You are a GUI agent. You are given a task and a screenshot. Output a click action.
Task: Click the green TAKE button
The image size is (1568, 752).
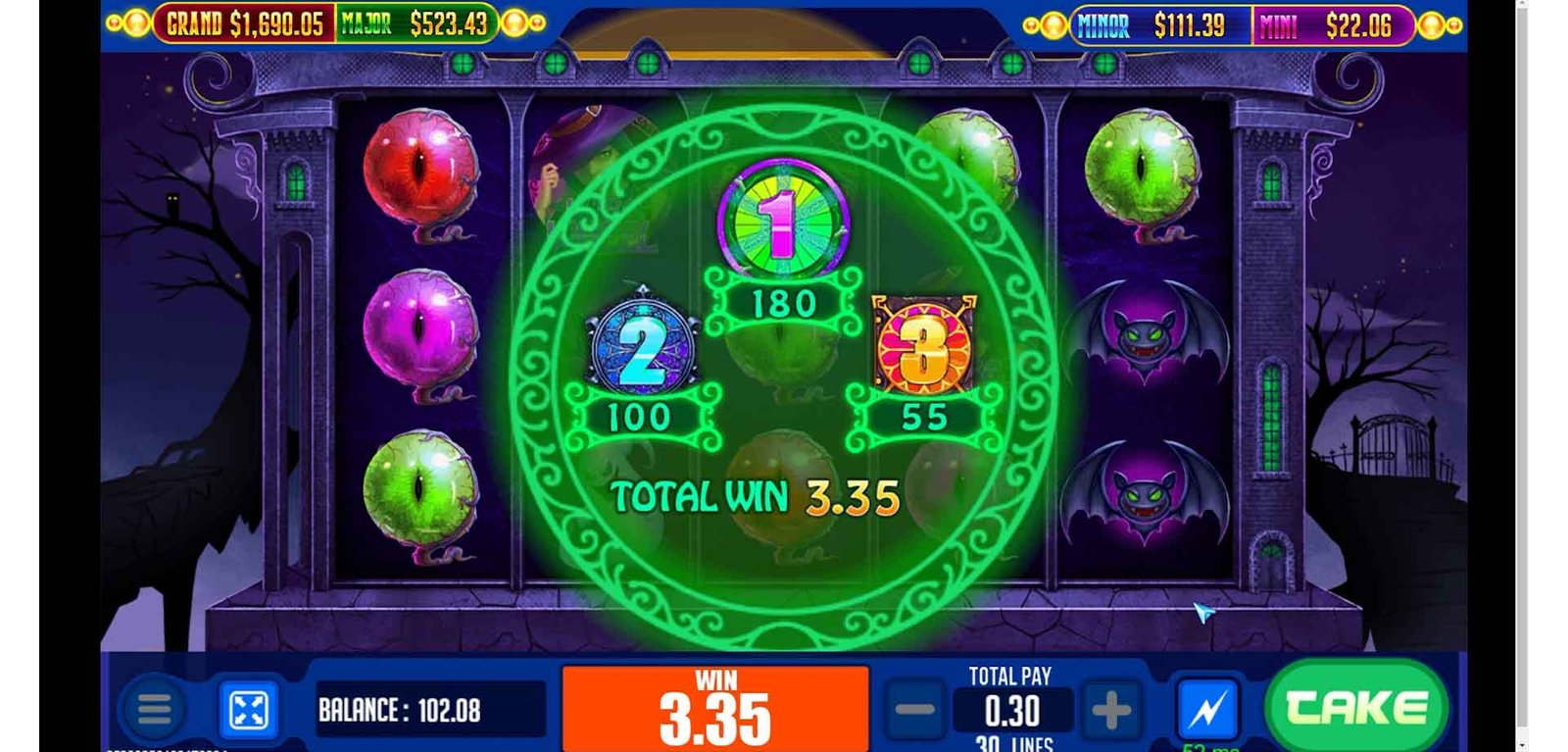click(1355, 707)
